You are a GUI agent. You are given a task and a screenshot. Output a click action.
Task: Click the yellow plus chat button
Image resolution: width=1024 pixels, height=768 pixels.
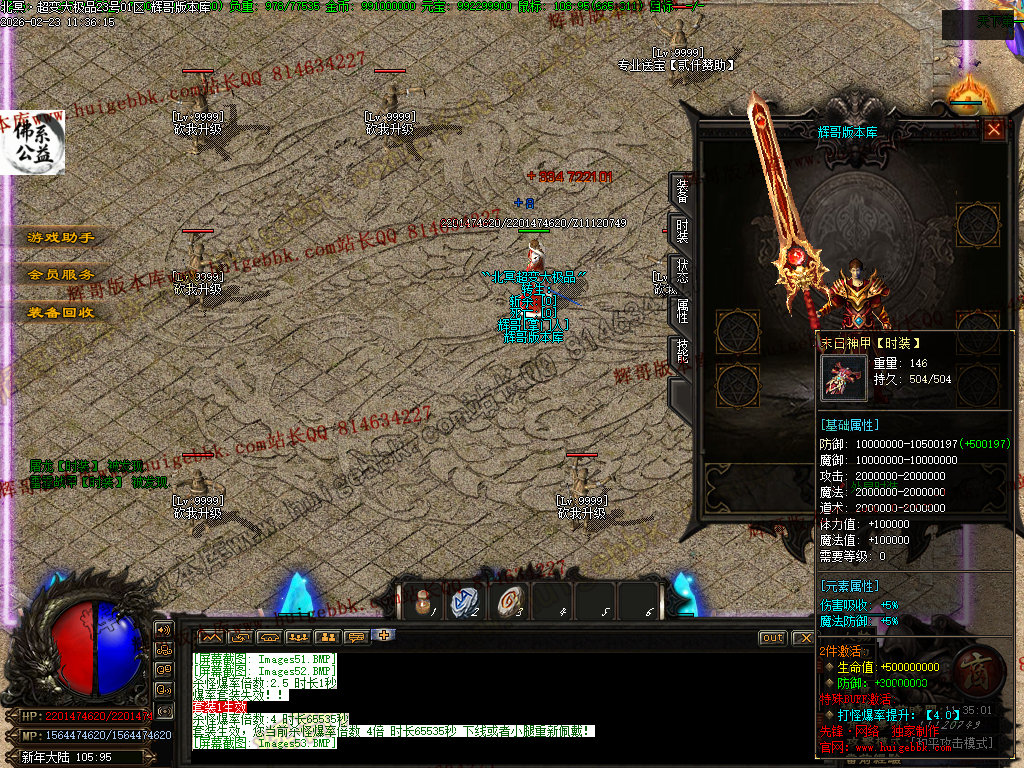click(384, 635)
